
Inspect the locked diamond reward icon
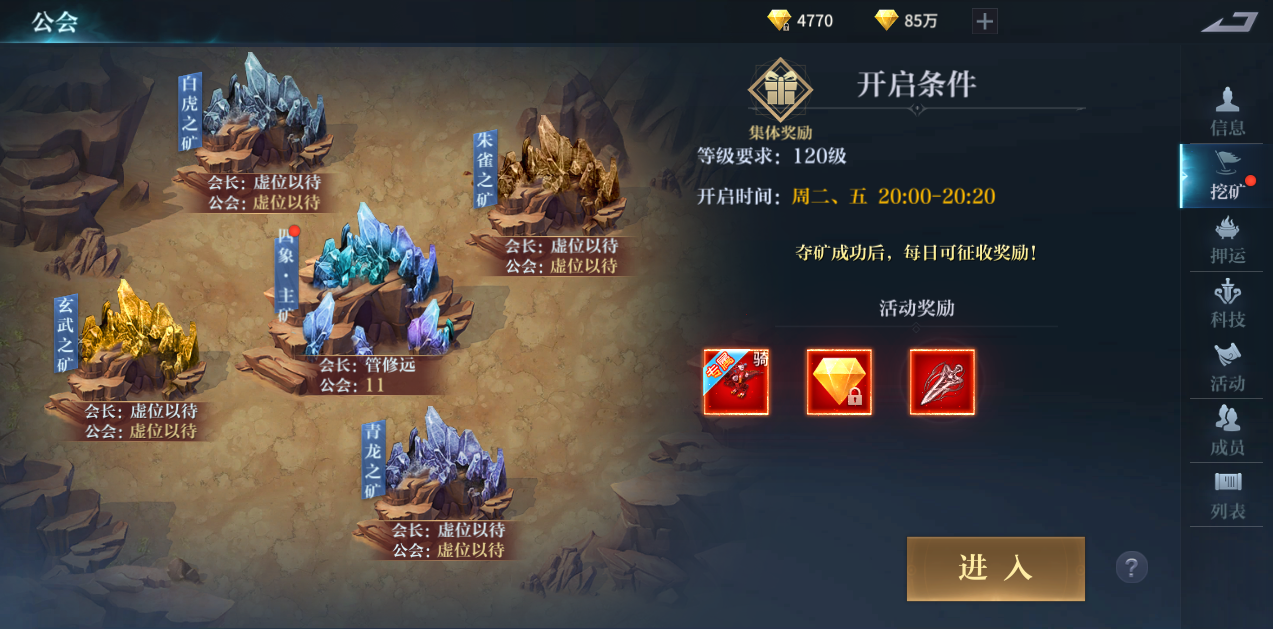coord(839,382)
